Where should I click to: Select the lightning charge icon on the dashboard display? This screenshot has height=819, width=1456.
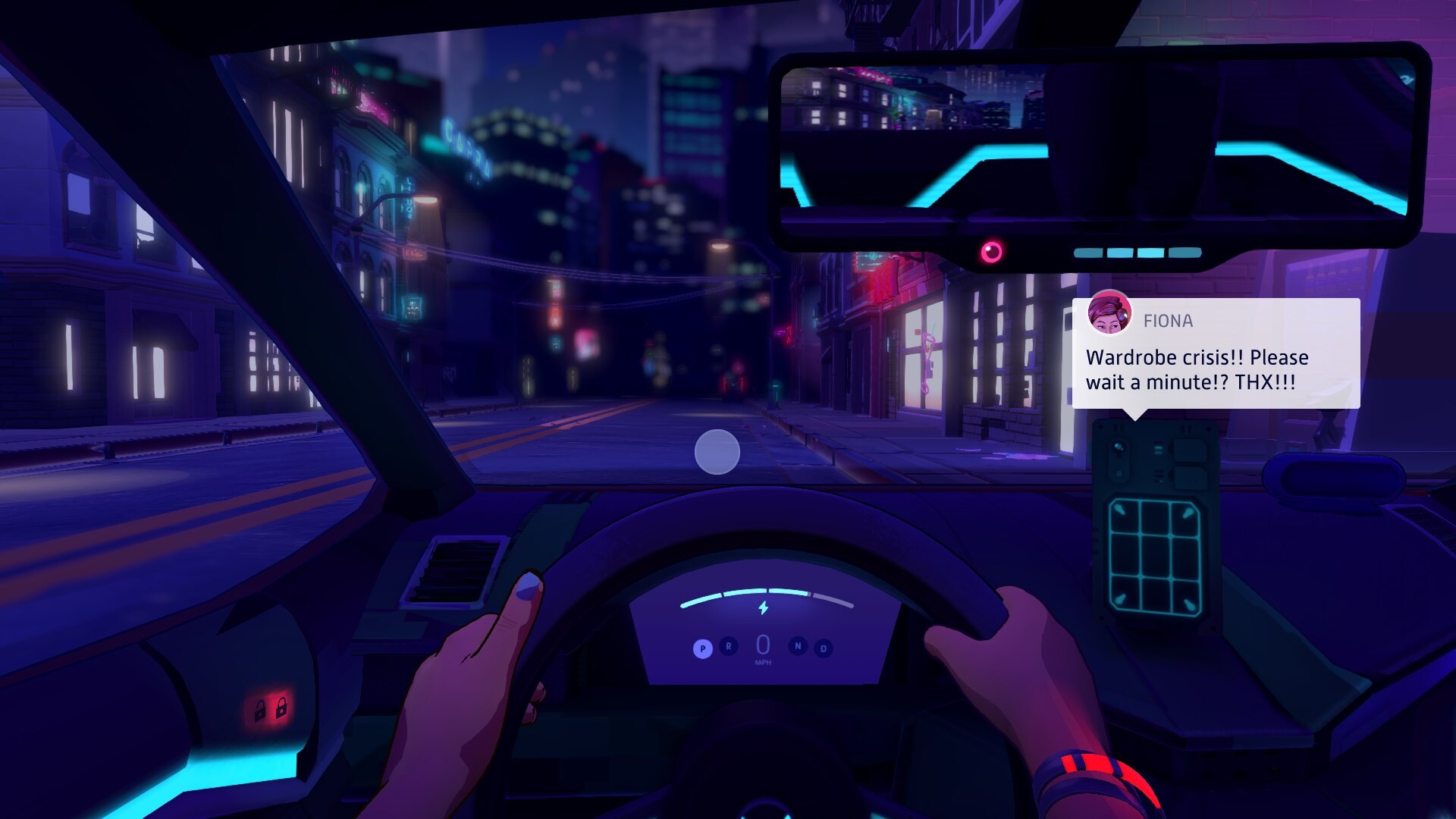(x=763, y=607)
